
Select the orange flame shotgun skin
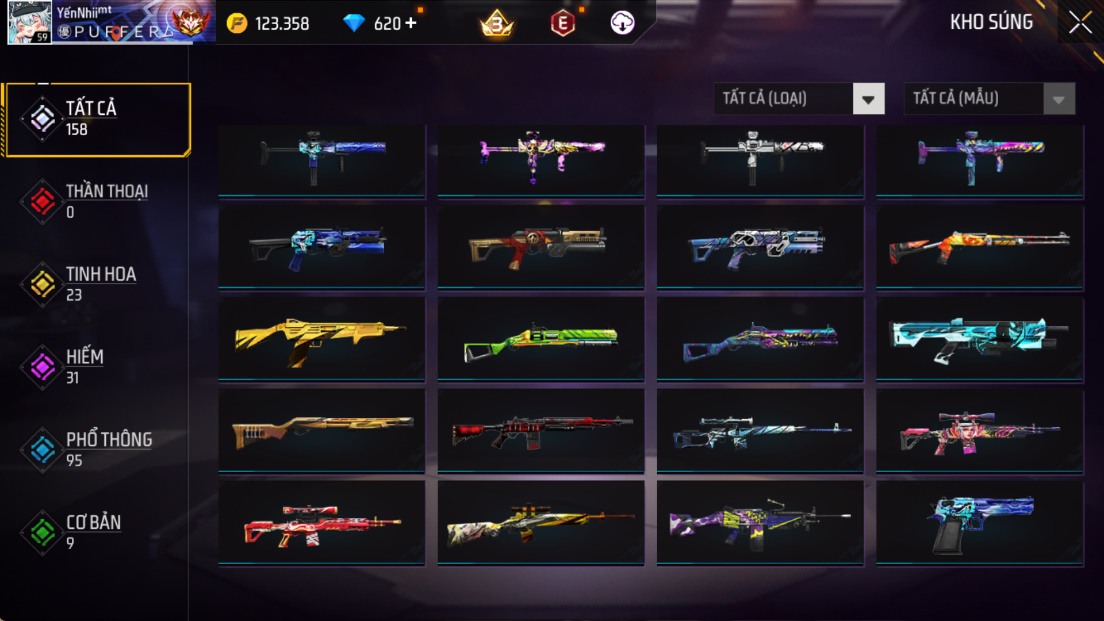point(980,247)
